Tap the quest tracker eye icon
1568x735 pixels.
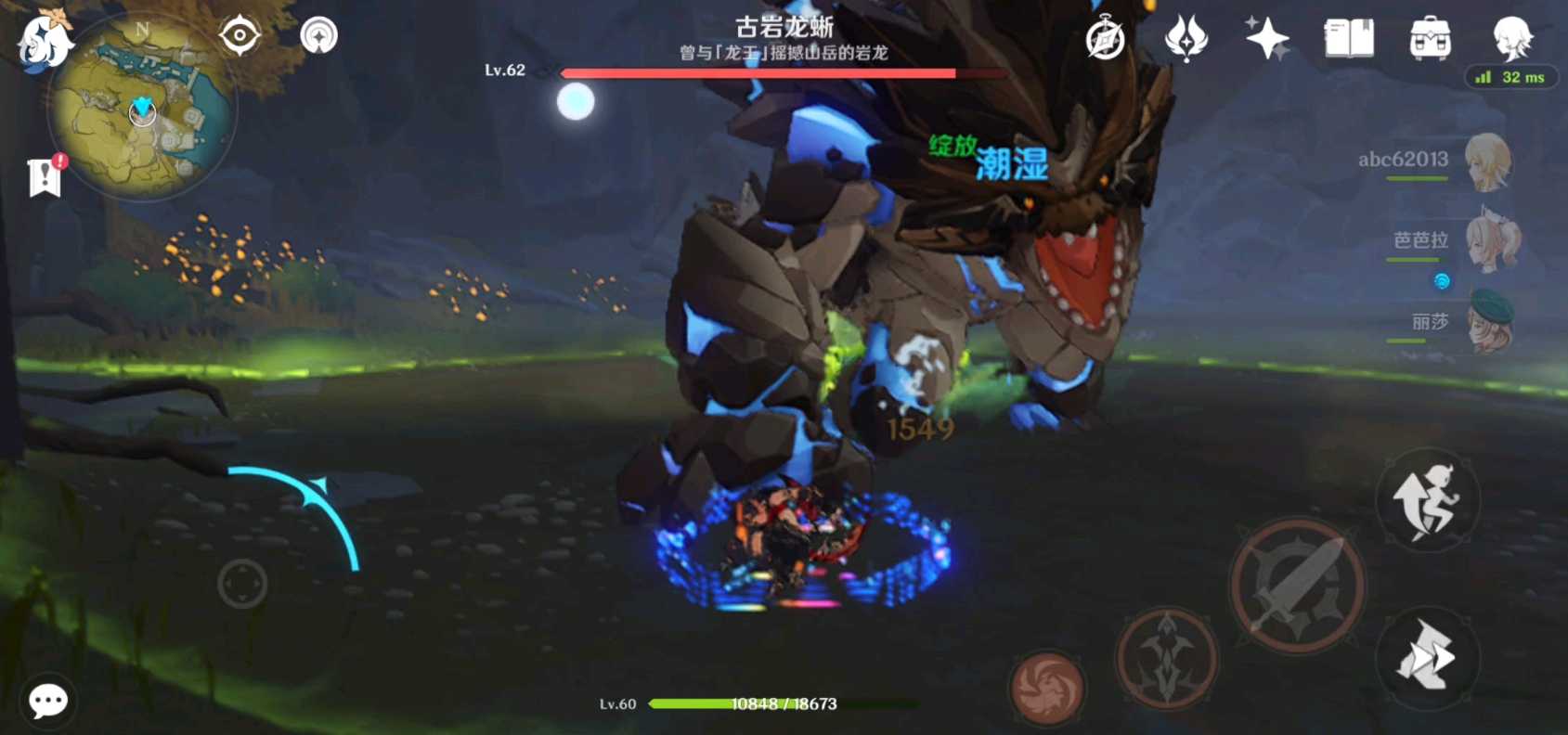point(238,35)
